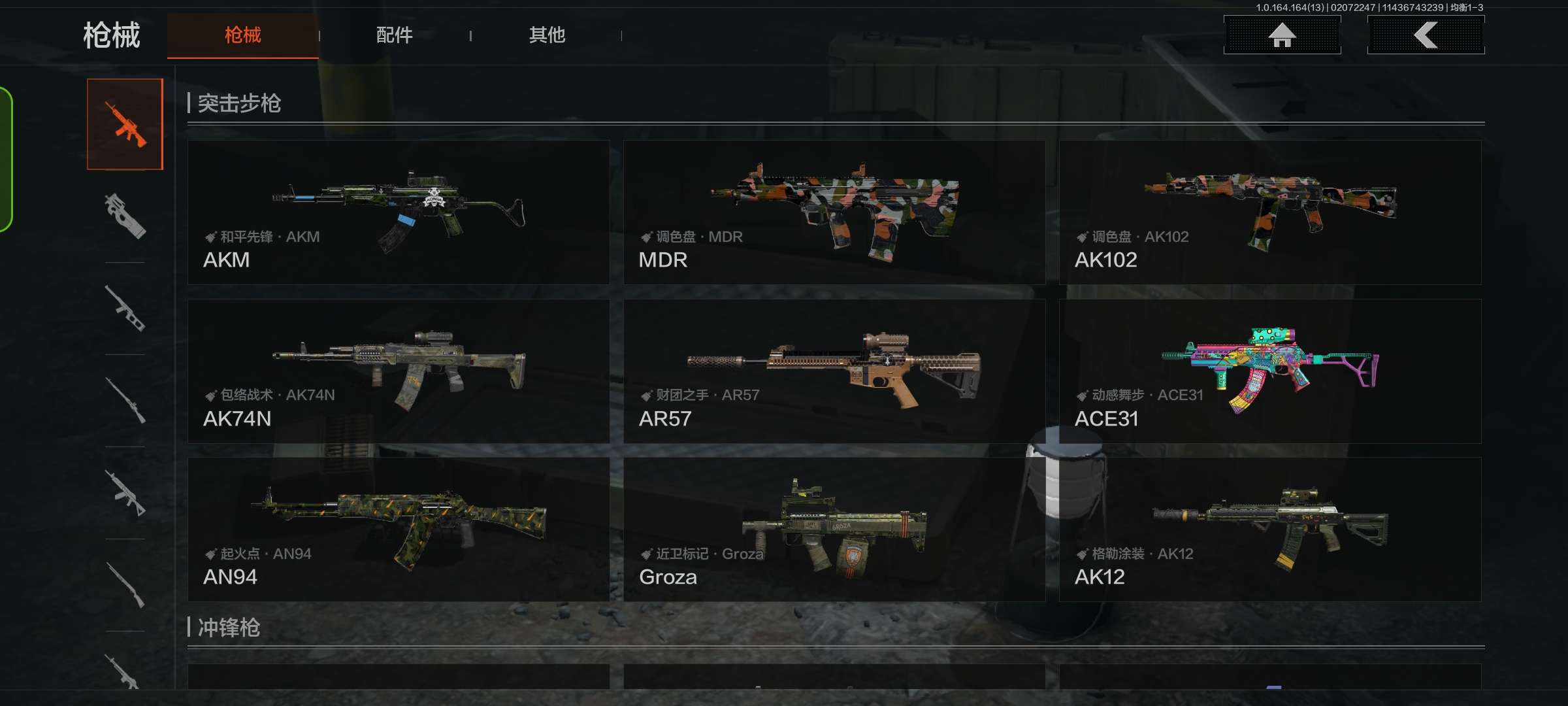1568x706 pixels.
Task: Choose the AK102 weapon card
Action: tap(1270, 212)
